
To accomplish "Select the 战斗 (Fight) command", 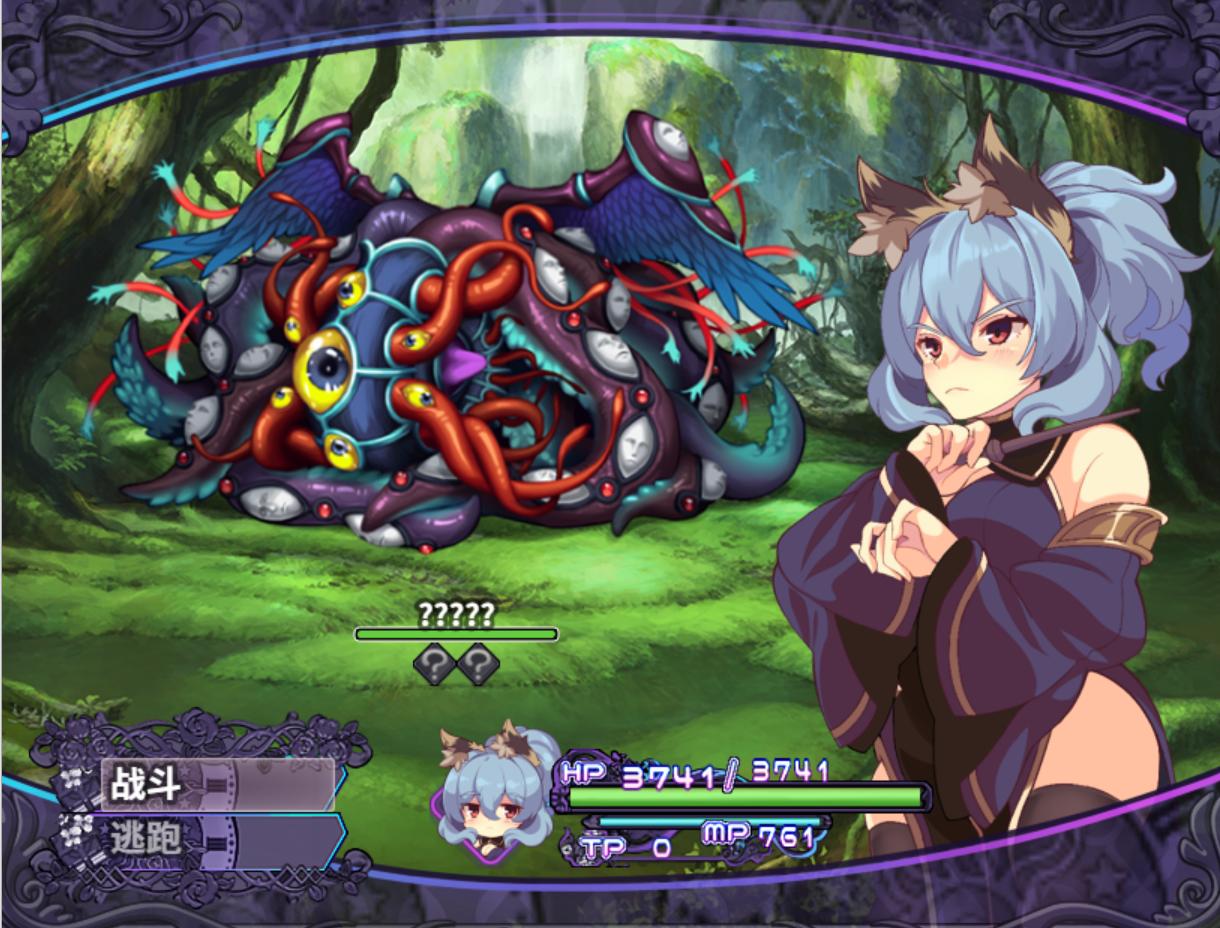I will pos(217,784).
